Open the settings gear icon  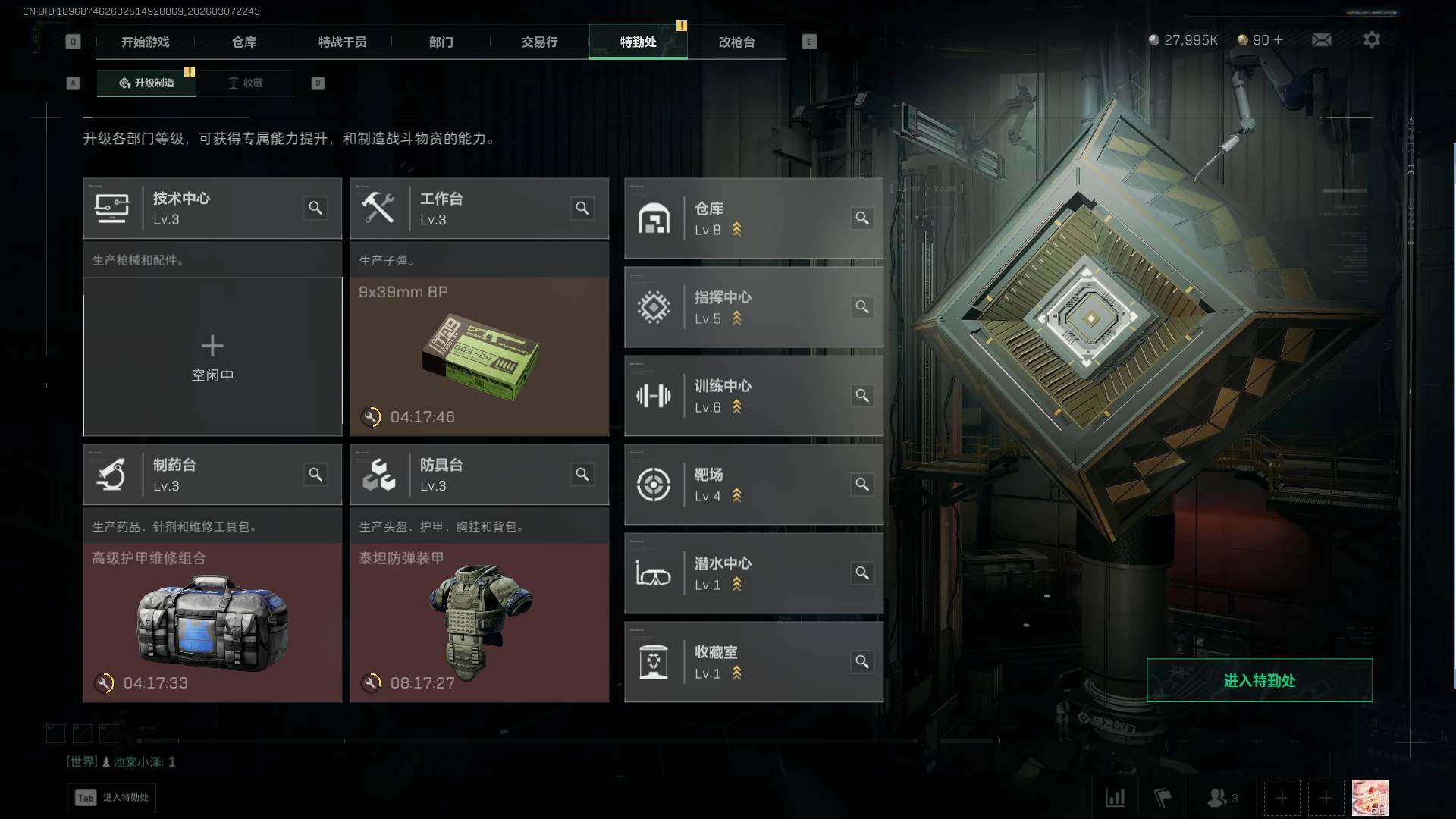pyautogui.click(x=1371, y=40)
